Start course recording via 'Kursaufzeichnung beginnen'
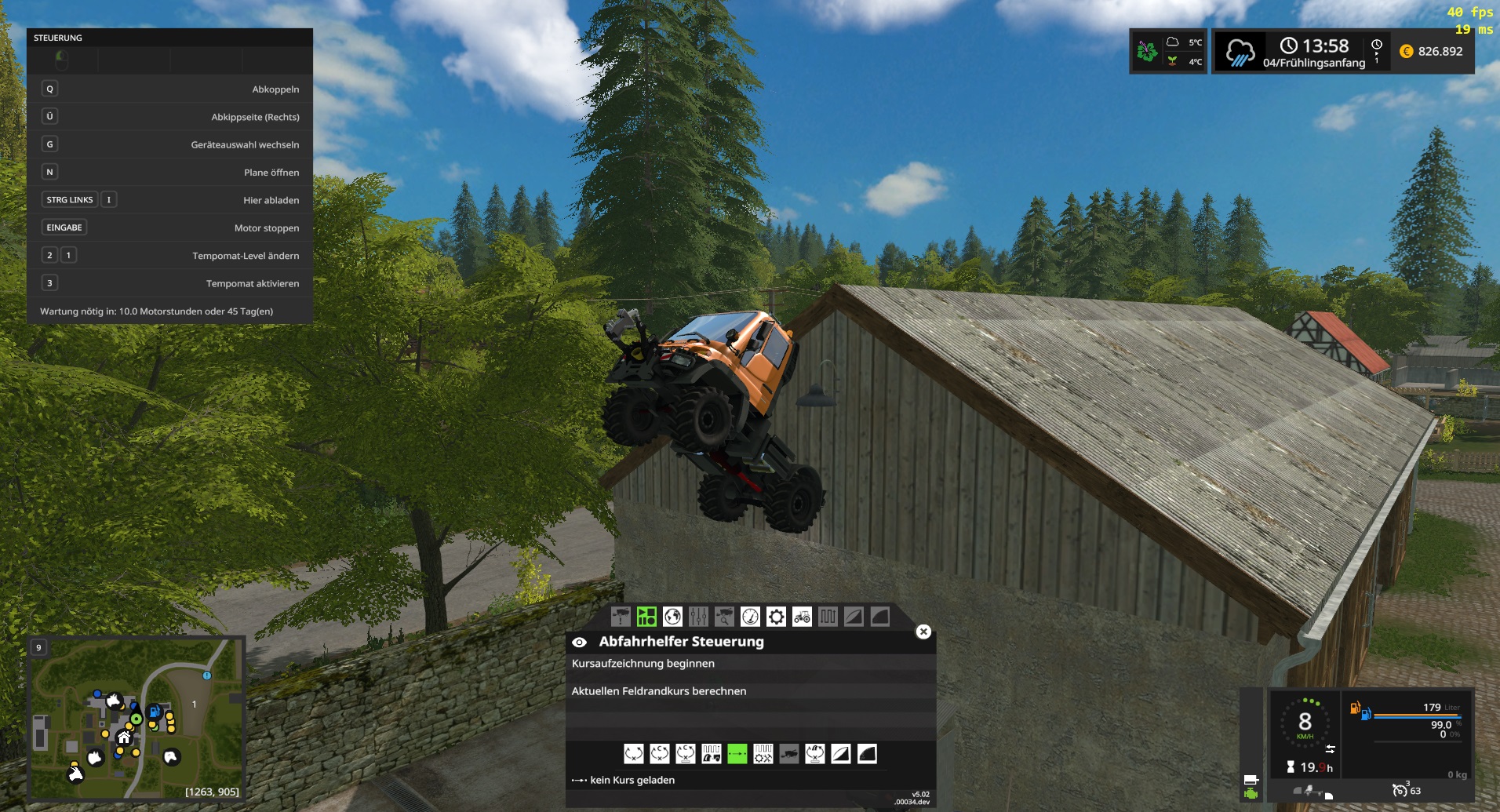Screen dimensions: 1500x812 coord(643,664)
